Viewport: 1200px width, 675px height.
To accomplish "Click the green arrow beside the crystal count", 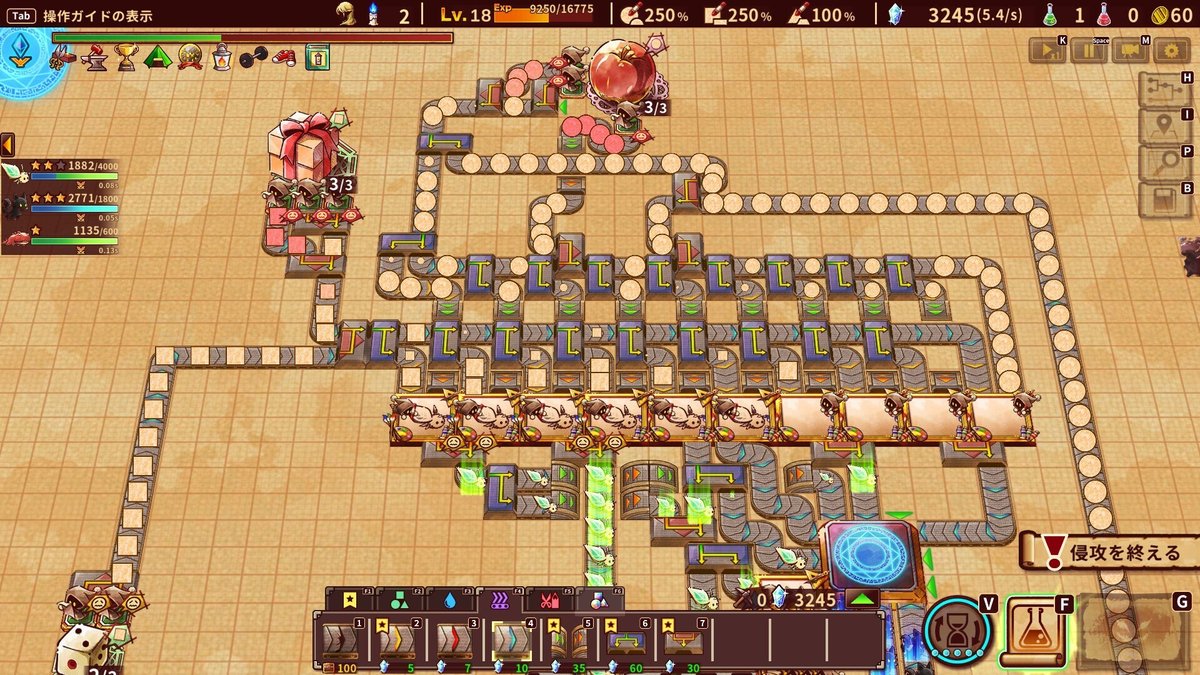I will click(863, 600).
